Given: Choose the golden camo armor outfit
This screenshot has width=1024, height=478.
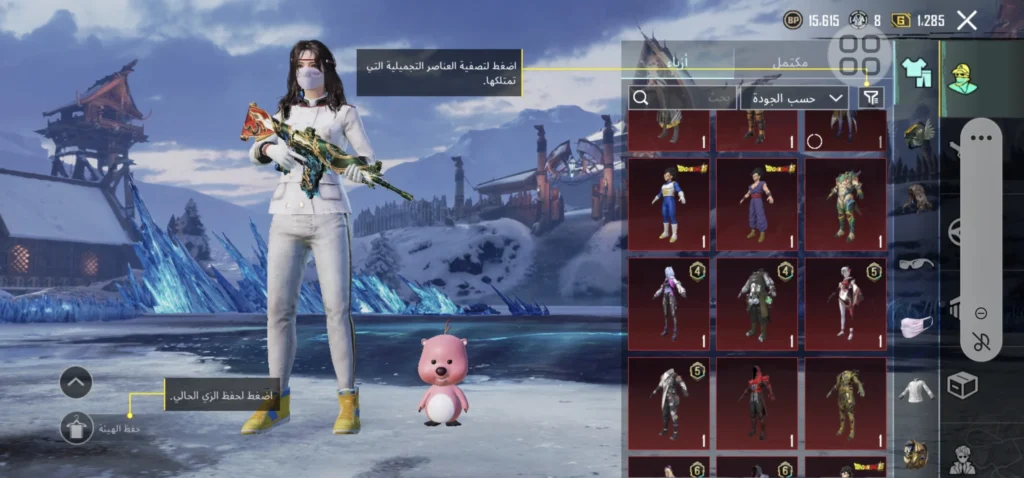Looking at the screenshot, I should (x=845, y=402).
